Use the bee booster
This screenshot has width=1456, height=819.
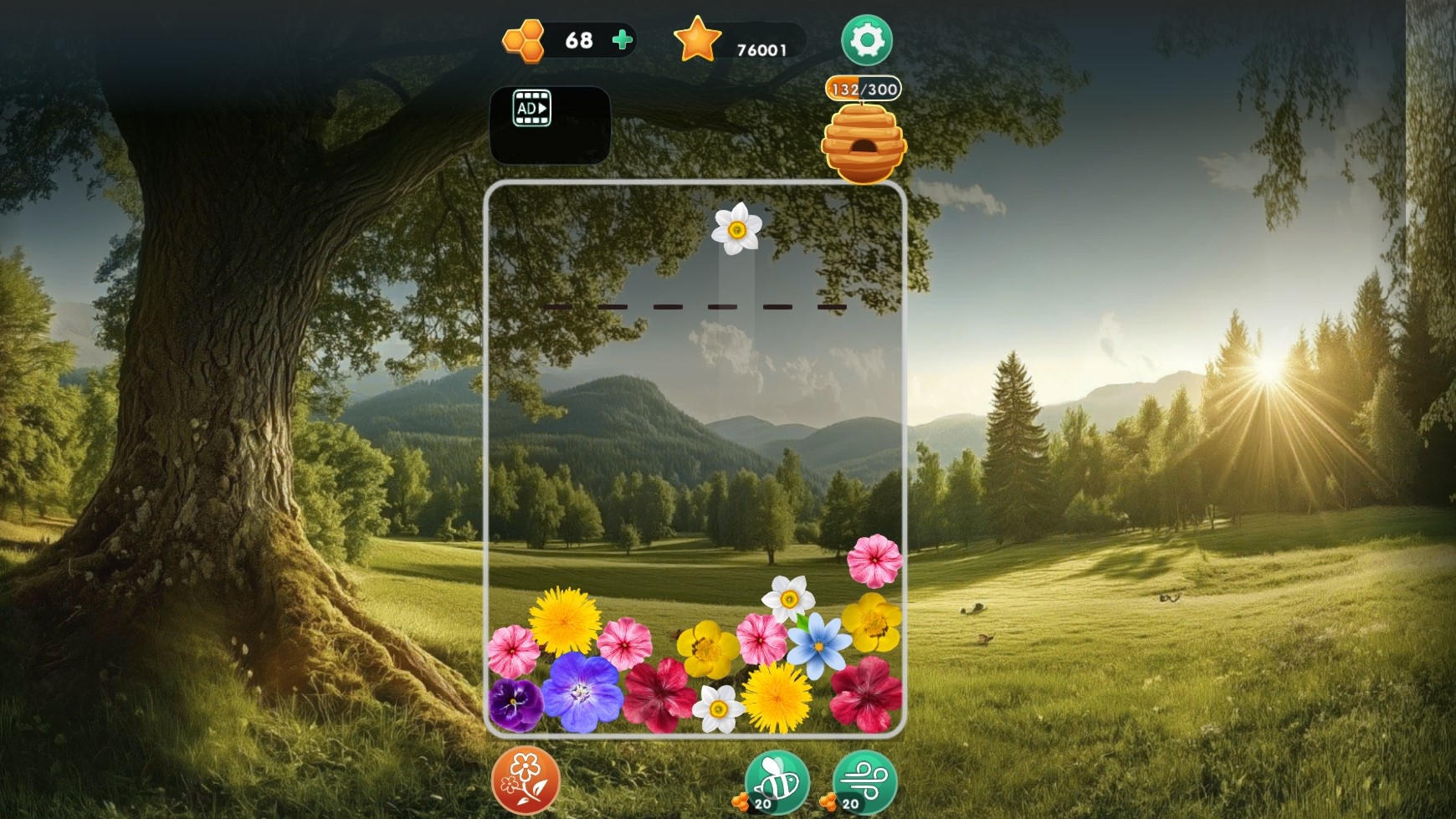pyautogui.click(x=774, y=783)
